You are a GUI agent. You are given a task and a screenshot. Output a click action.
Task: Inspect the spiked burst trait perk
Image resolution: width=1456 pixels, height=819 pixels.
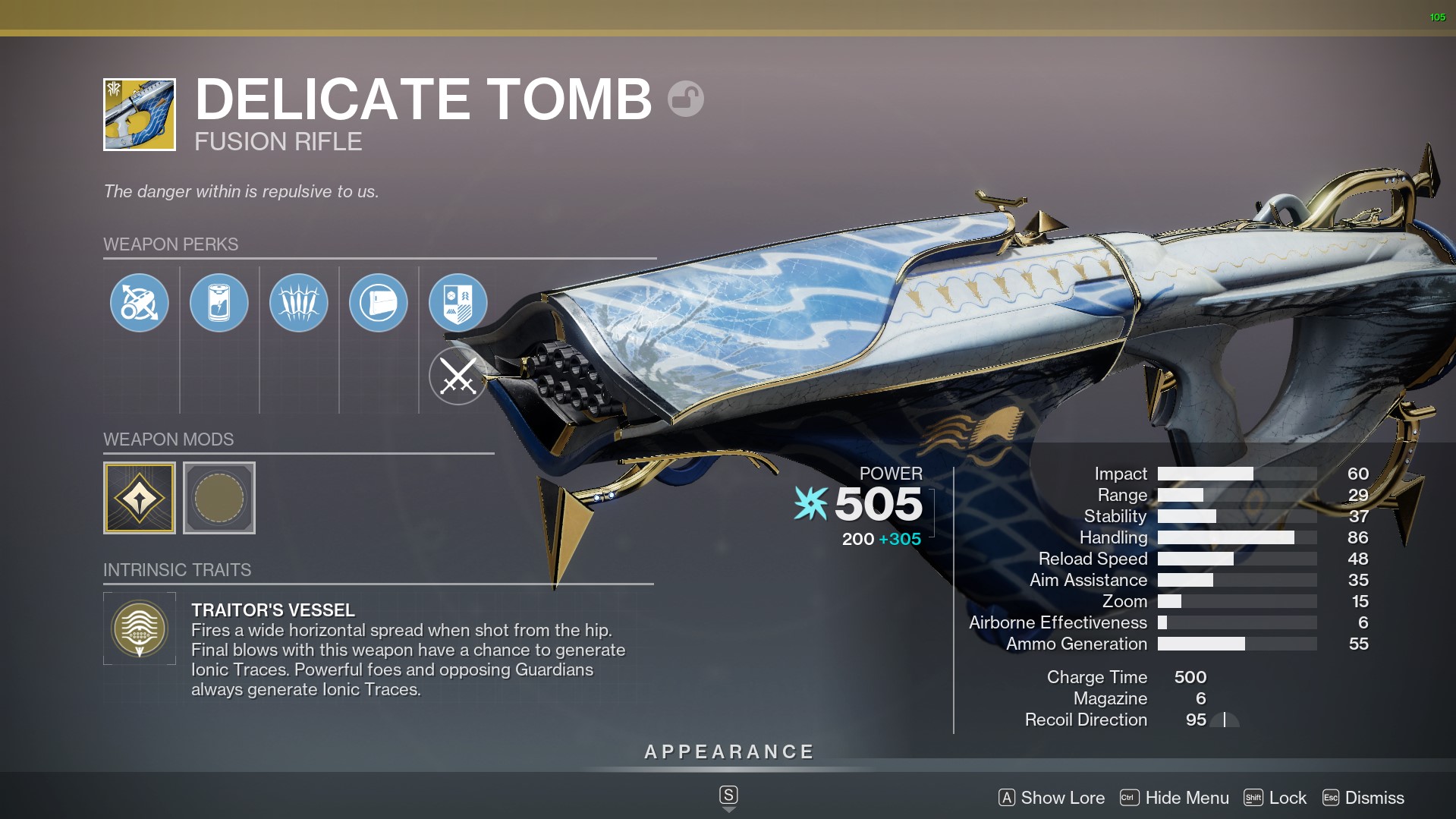[299, 303]
